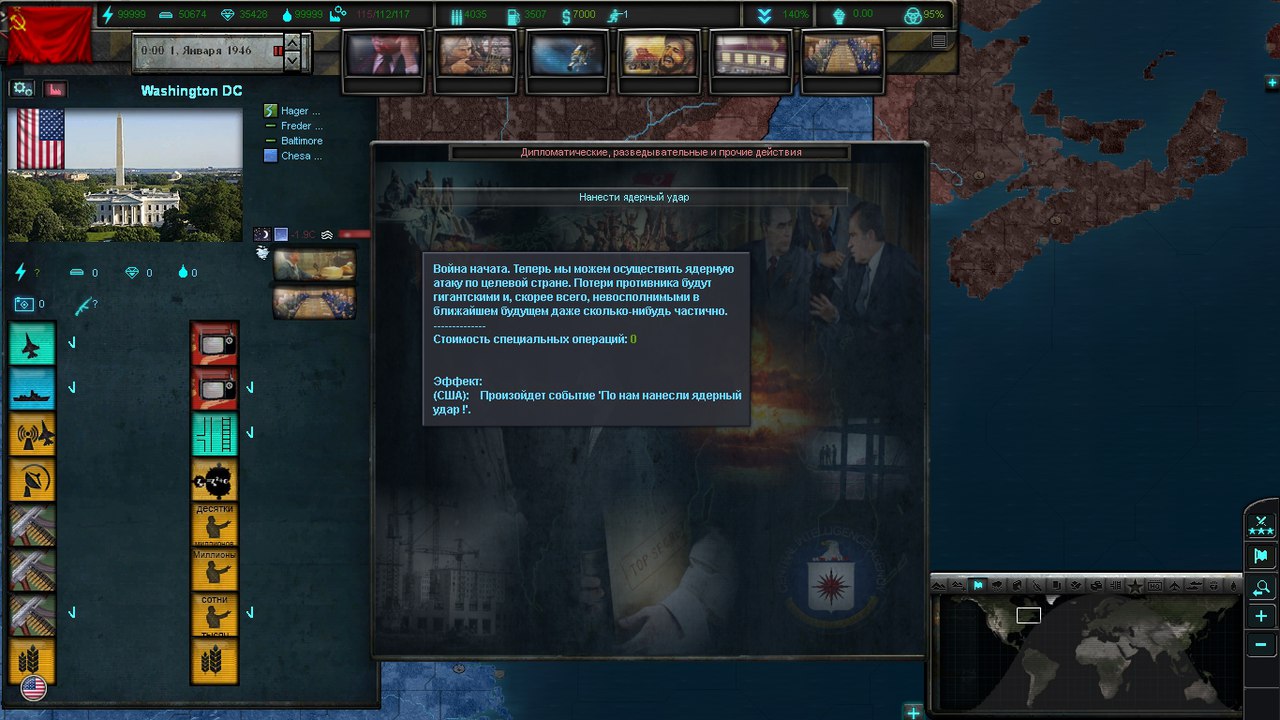Open the red factory production button
This screenshot has height=720, width=1280.
pyautogui.click(x=54, y=89)
